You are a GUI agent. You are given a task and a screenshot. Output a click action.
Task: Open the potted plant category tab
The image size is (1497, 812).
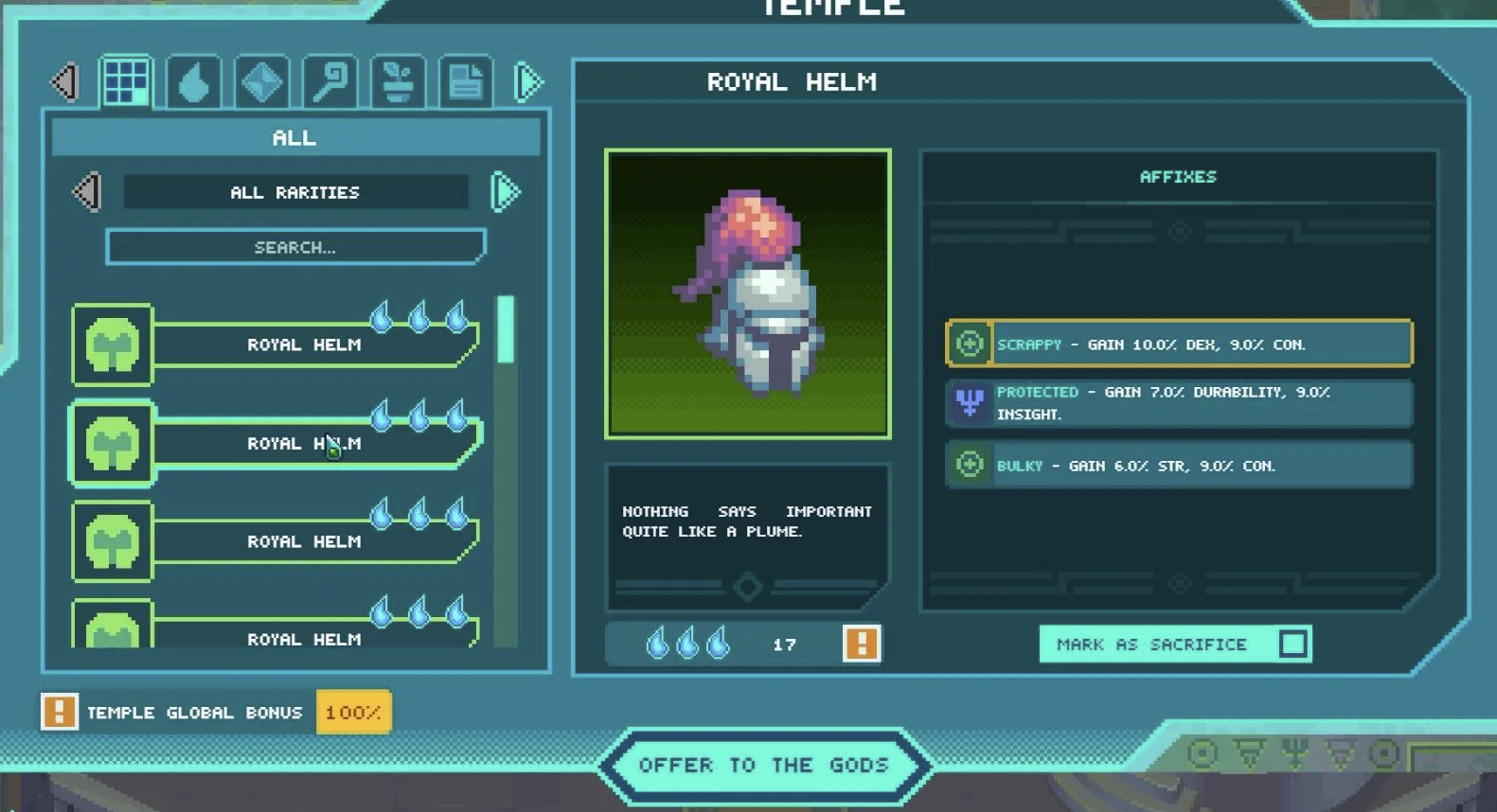[398, 82]
